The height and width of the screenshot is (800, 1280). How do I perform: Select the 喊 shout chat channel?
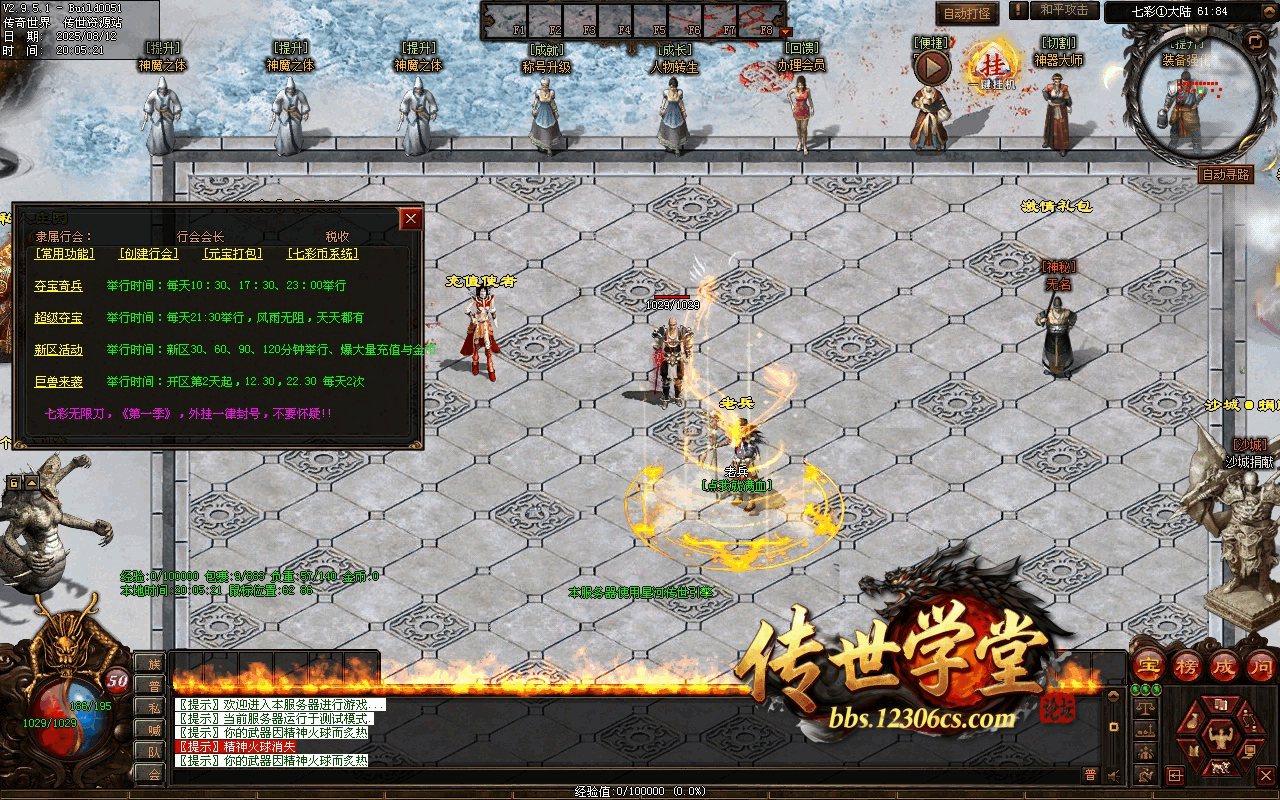pyautogui.click(x=153, y=729)
